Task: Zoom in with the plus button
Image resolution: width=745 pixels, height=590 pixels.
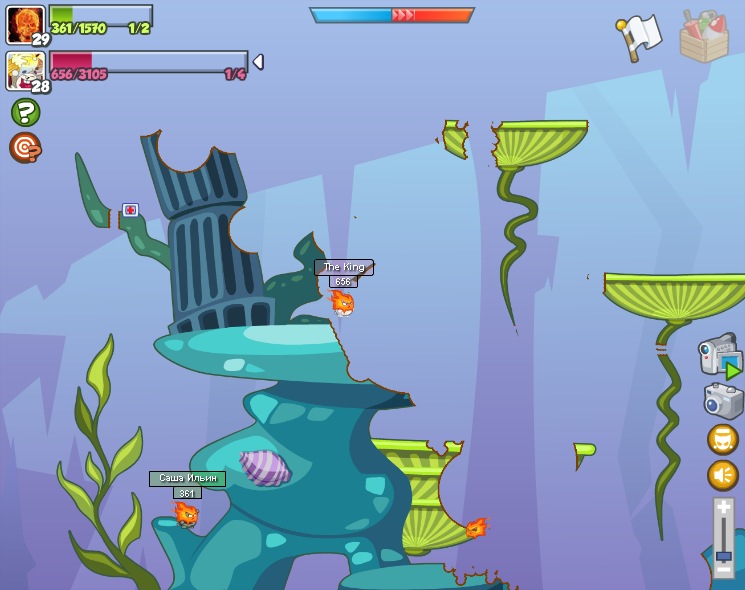Action: pos(723,508)
